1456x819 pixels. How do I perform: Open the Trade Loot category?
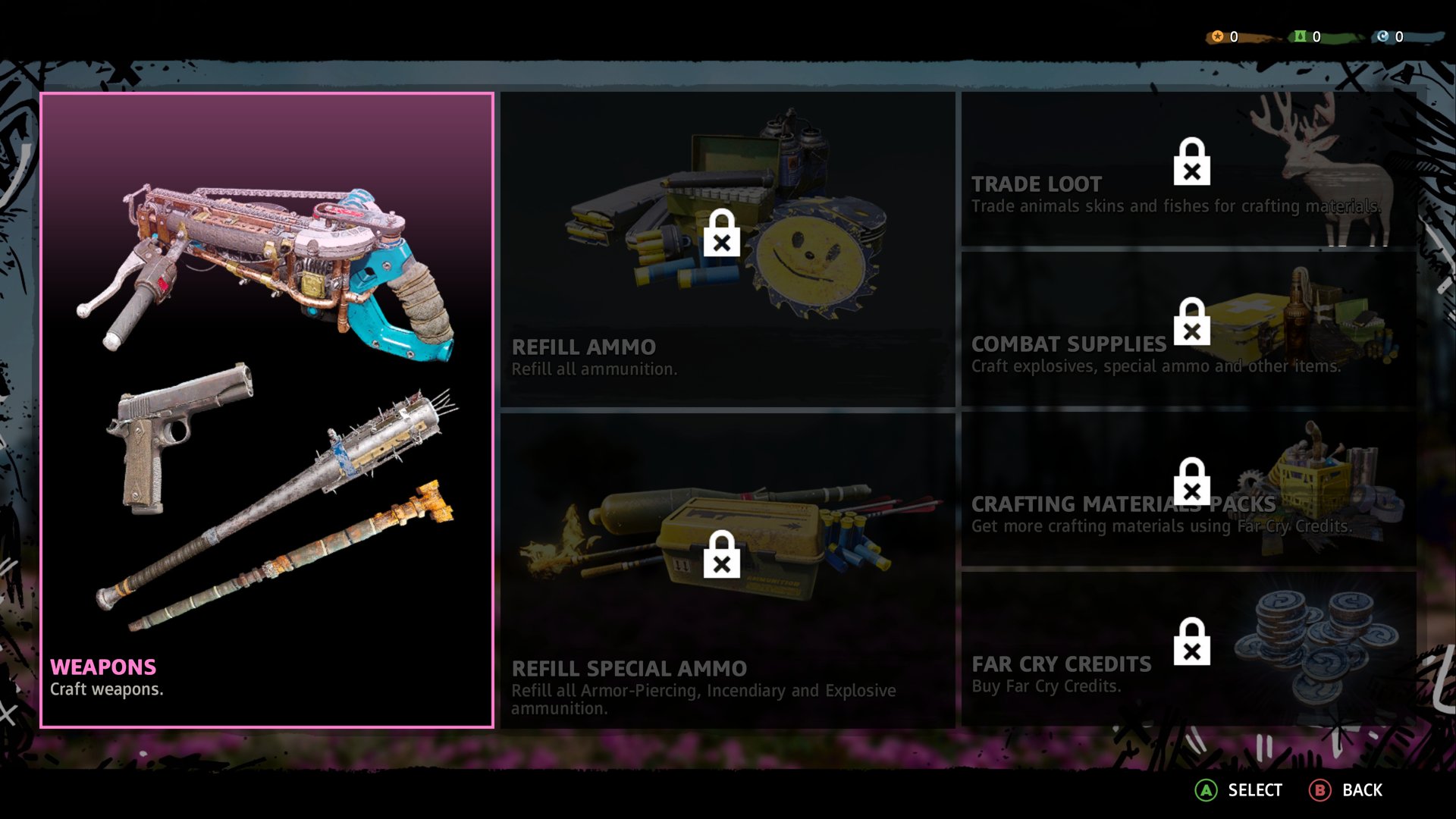[1188, 170]
